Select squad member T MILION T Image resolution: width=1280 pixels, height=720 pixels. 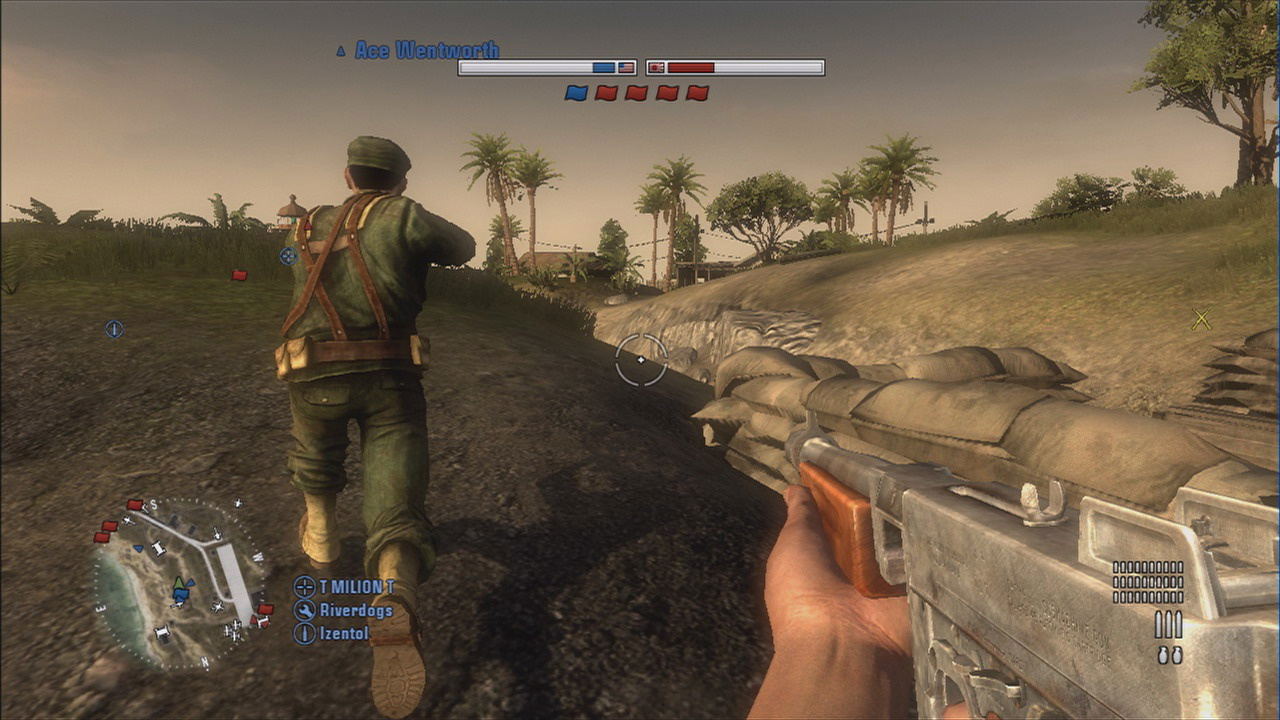point(357,587)
